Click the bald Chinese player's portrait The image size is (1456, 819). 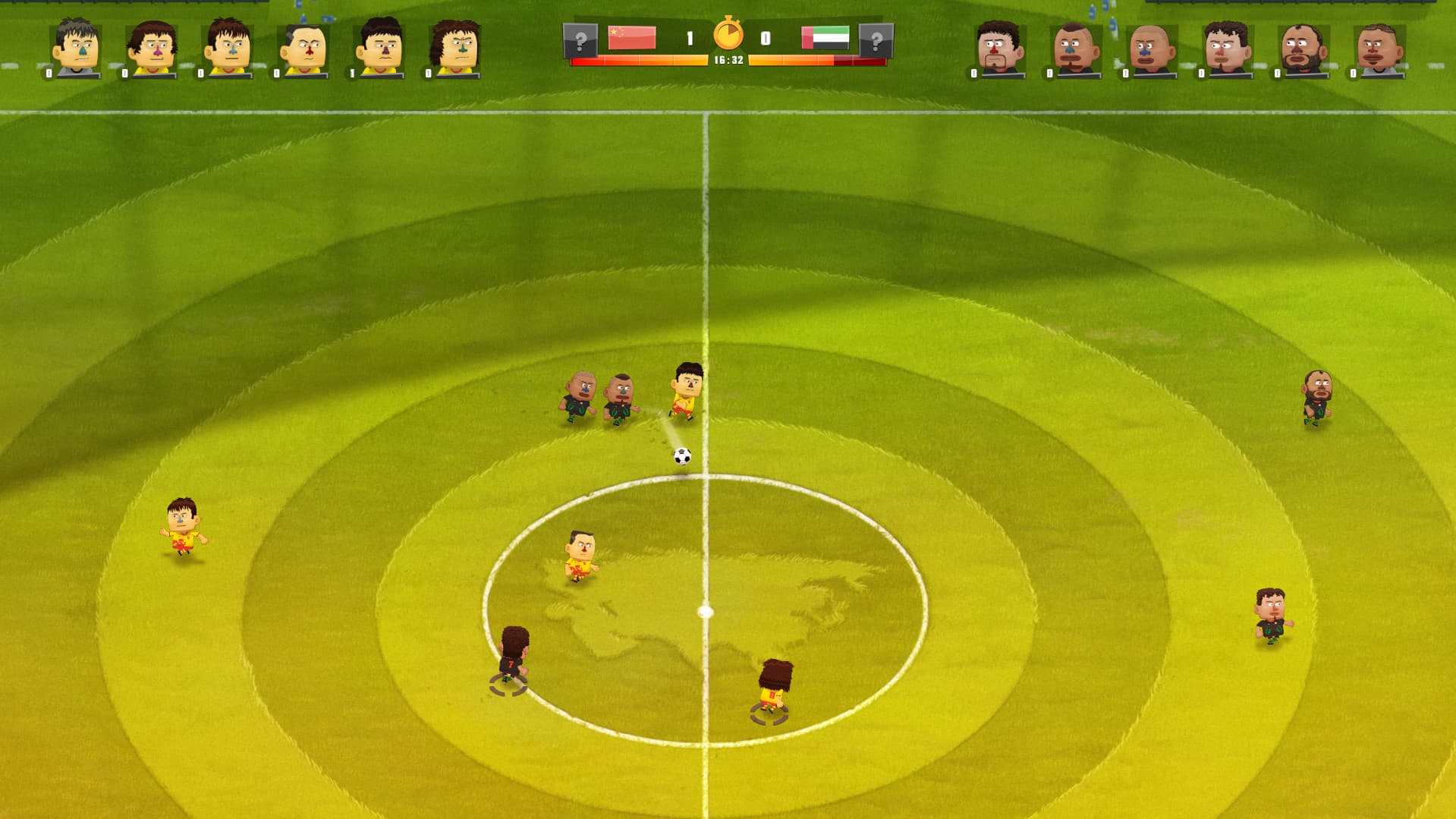click(300, 47)
